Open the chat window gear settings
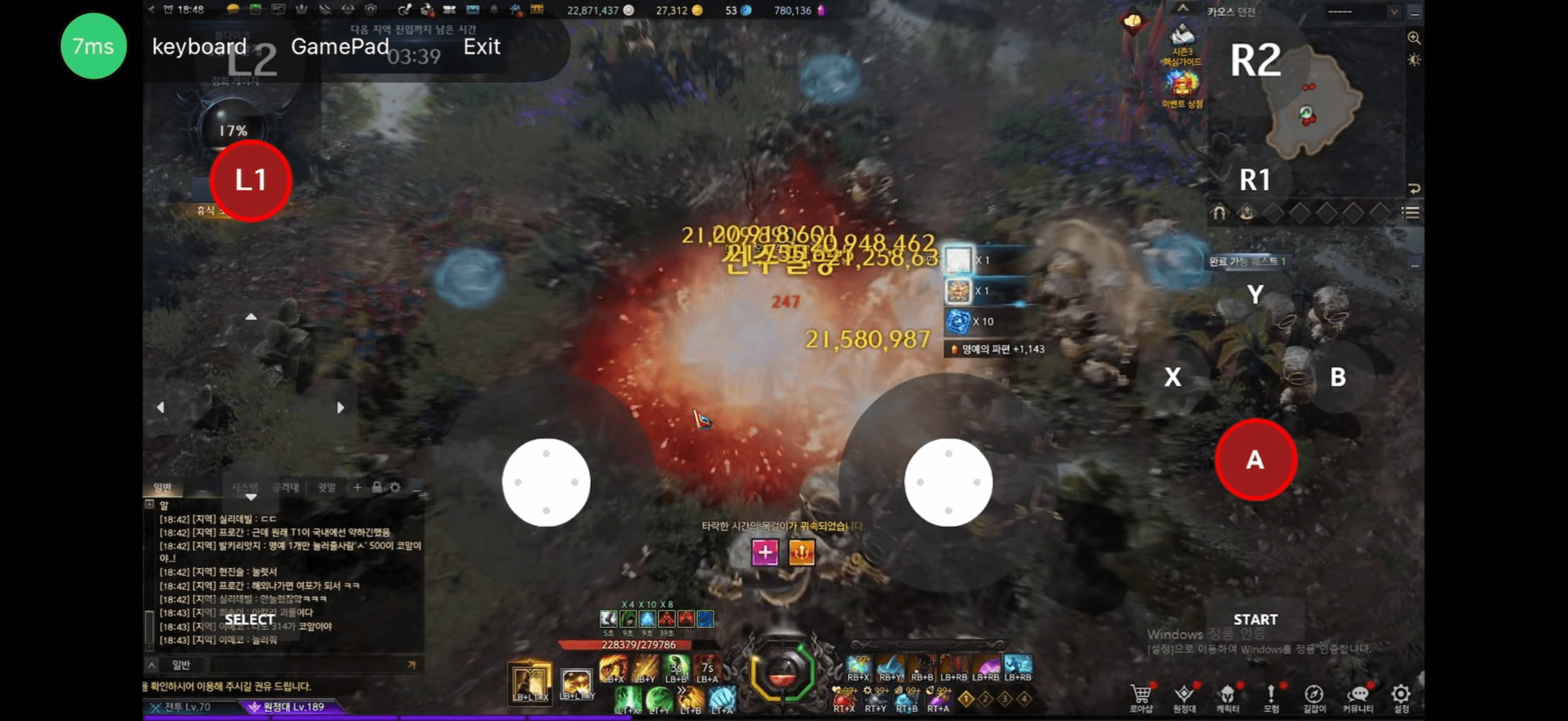The width and height of the screenshot is (1568, 721). pos(395,487)
